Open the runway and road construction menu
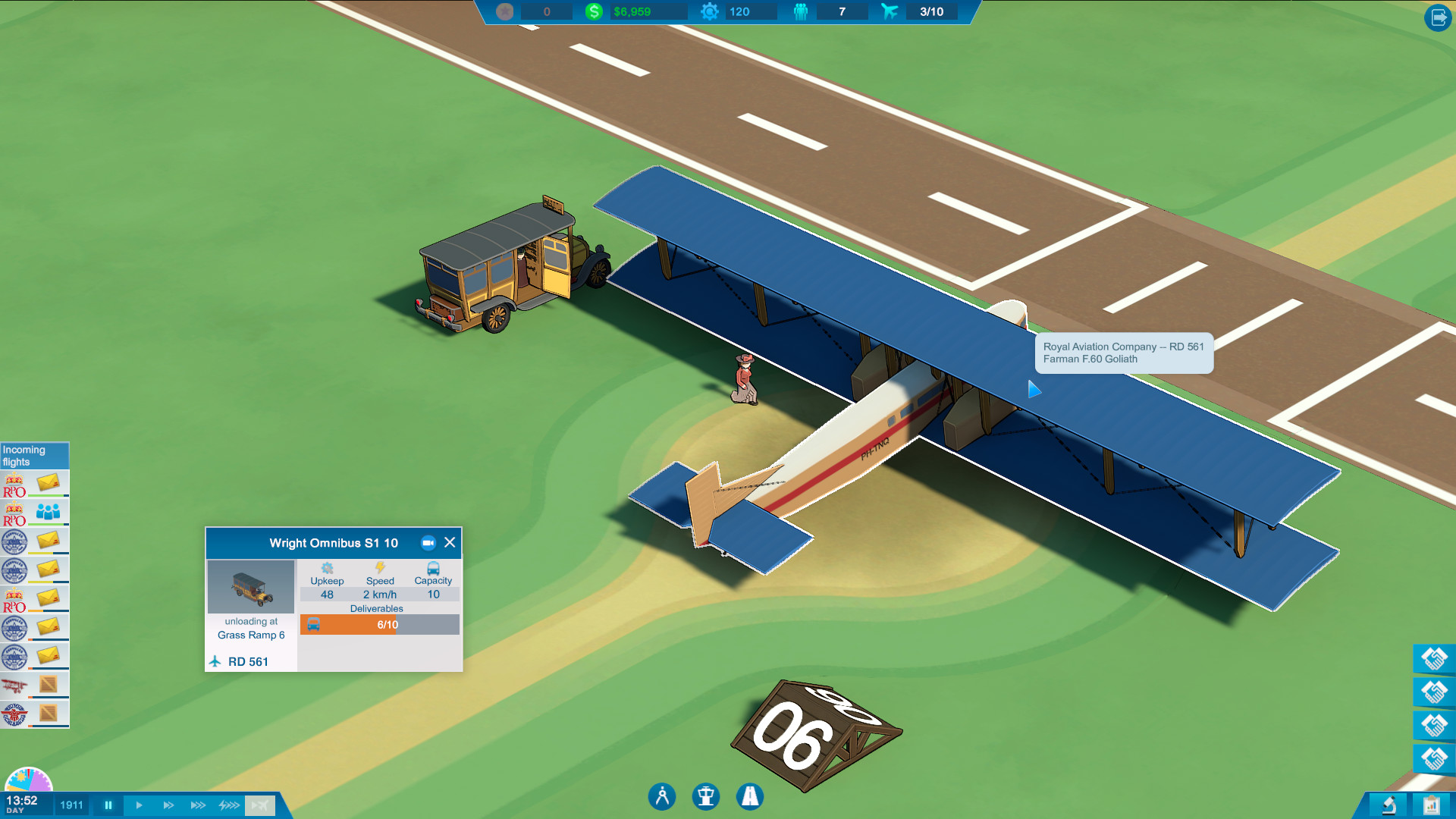This screenshot has width=1456, height=819. click(x=750, y=796)
